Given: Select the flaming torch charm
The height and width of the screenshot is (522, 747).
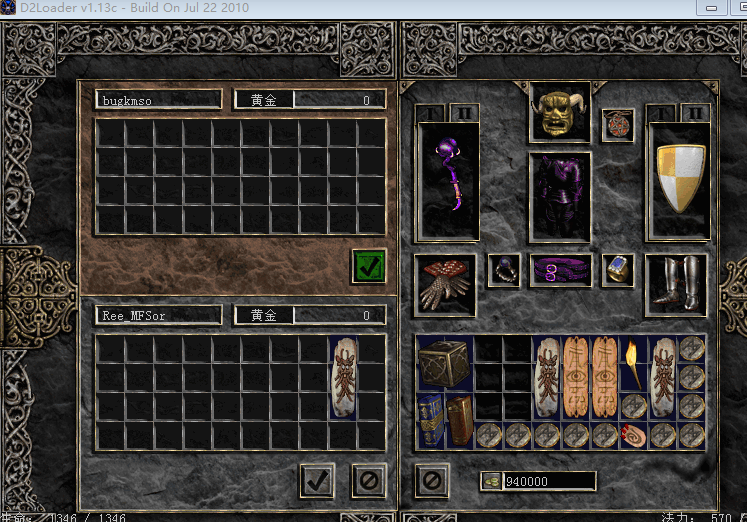Looking at the screenshot, I should pos(634,362).
